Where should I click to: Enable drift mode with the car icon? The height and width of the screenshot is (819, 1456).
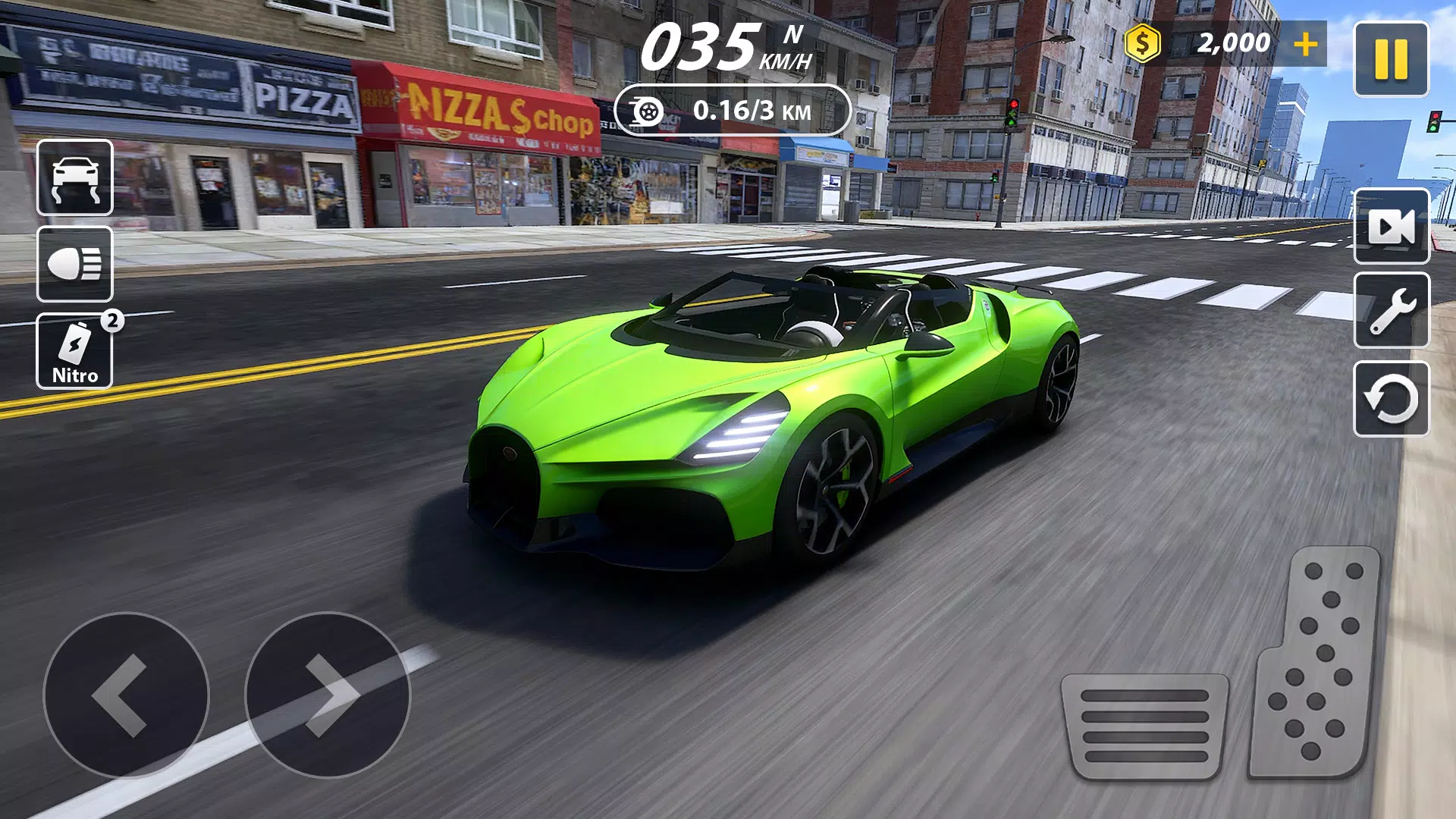74,178
